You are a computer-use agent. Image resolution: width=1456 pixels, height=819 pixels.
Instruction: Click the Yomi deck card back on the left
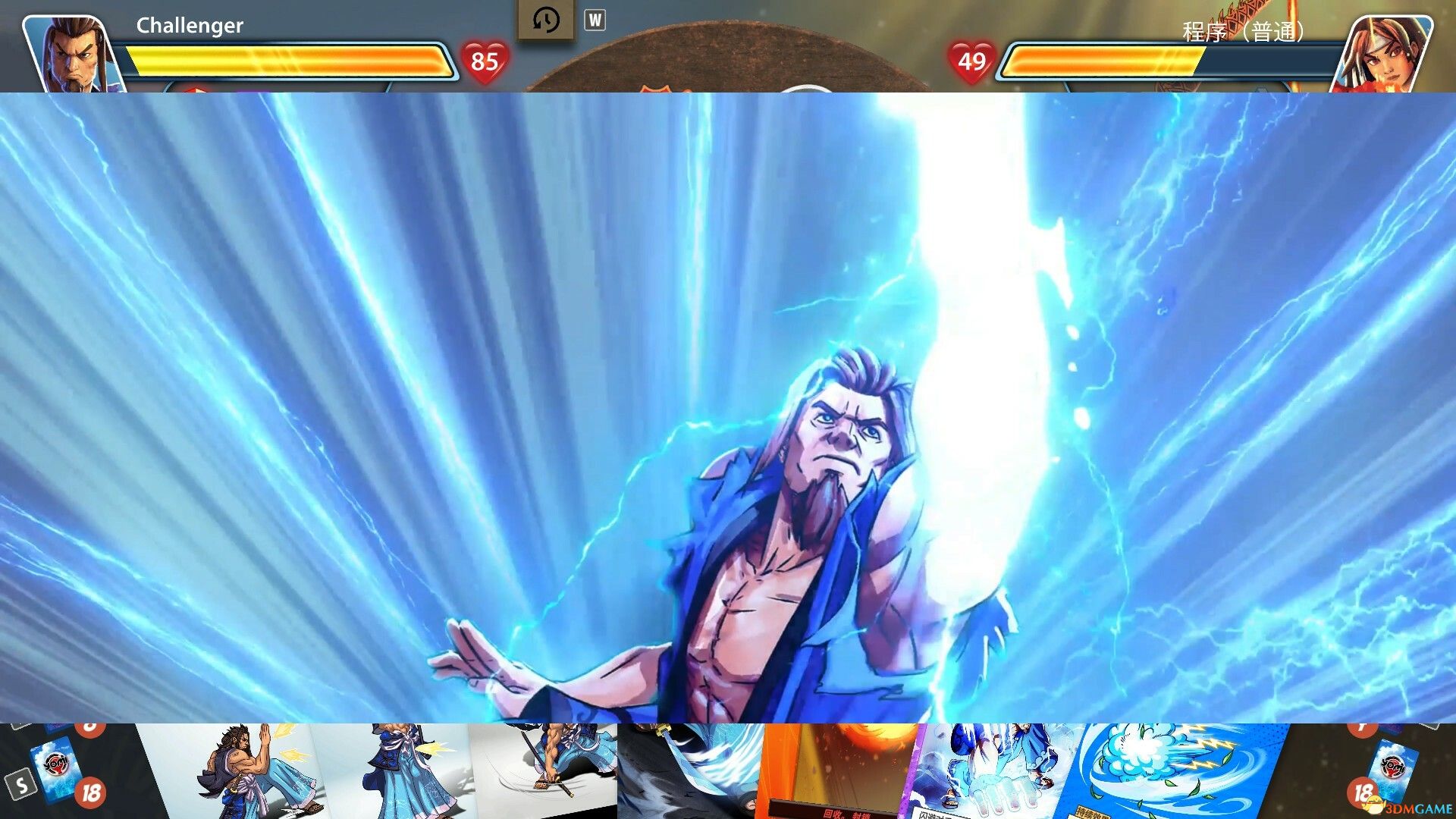[55, 766]
